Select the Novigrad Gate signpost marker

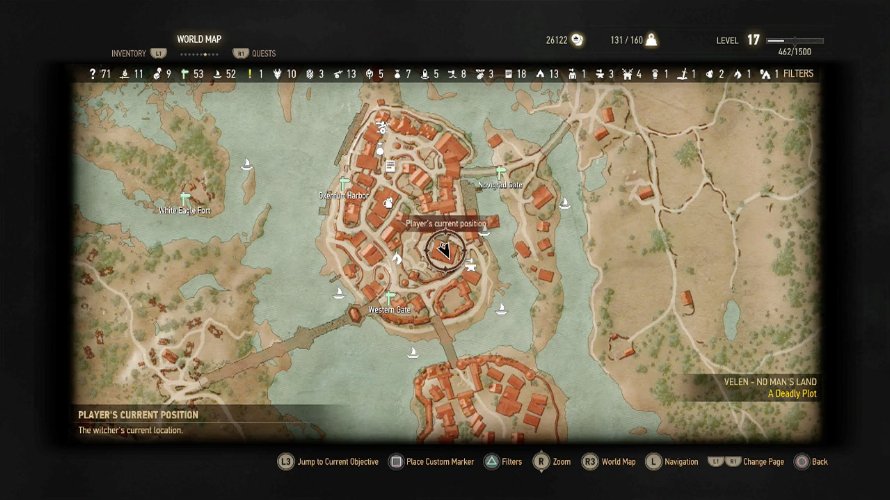coord(500,173)
